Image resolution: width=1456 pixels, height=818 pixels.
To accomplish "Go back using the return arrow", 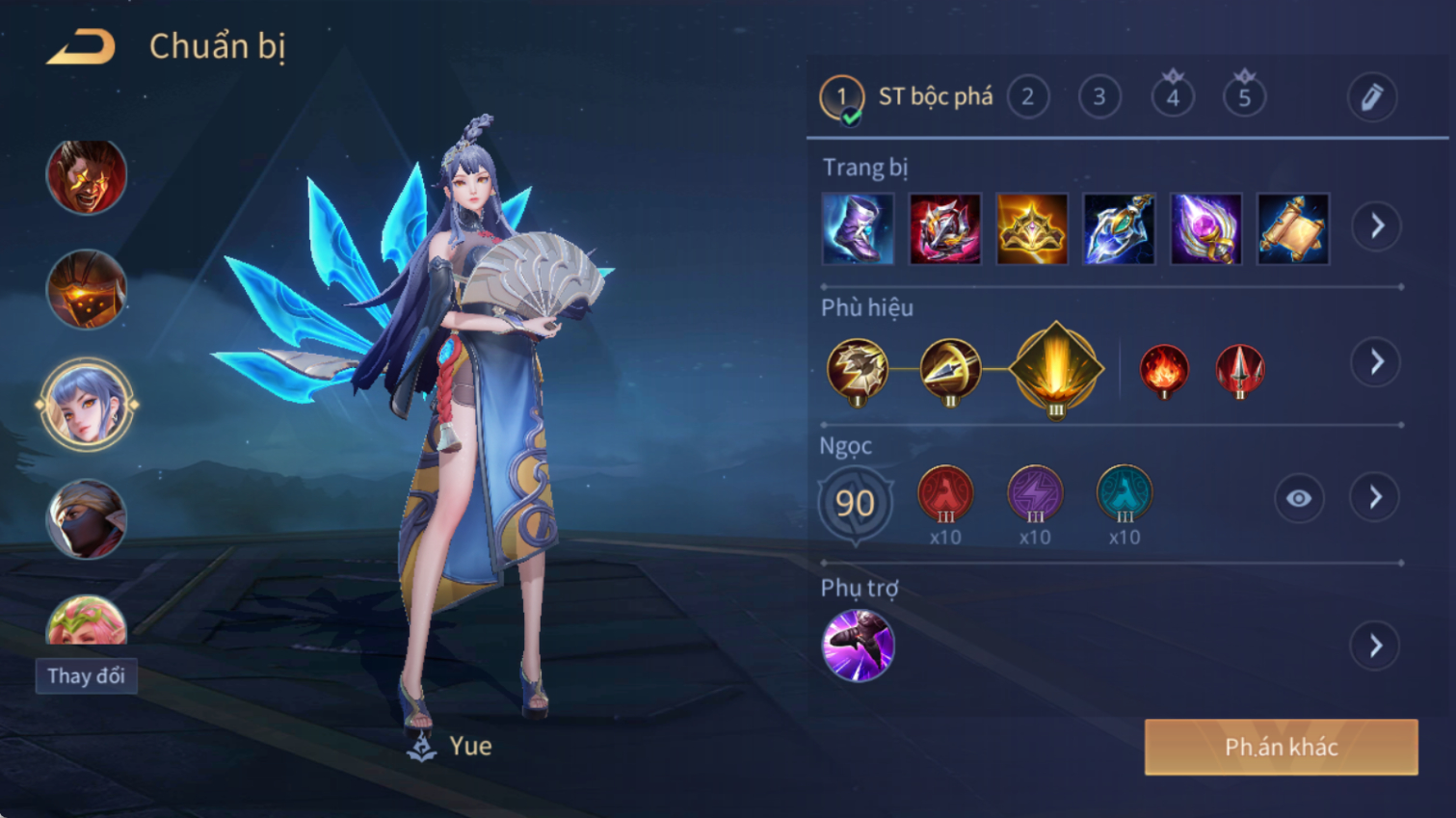I will tap(82, 47).
